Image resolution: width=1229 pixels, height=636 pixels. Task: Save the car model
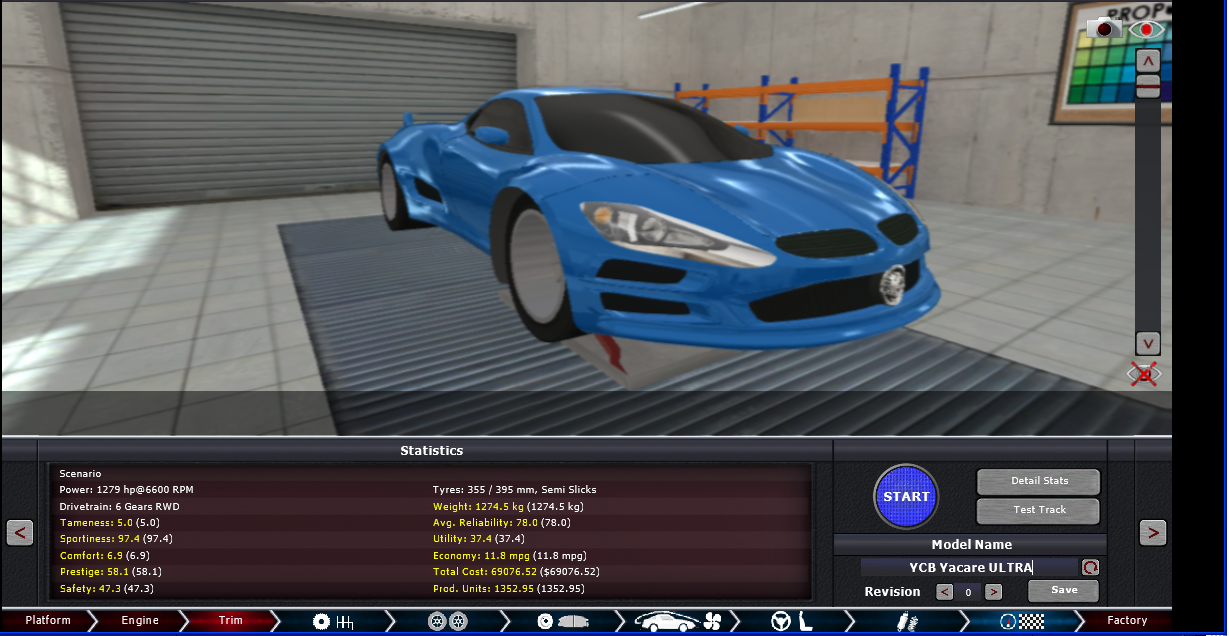coord(1063,590)
